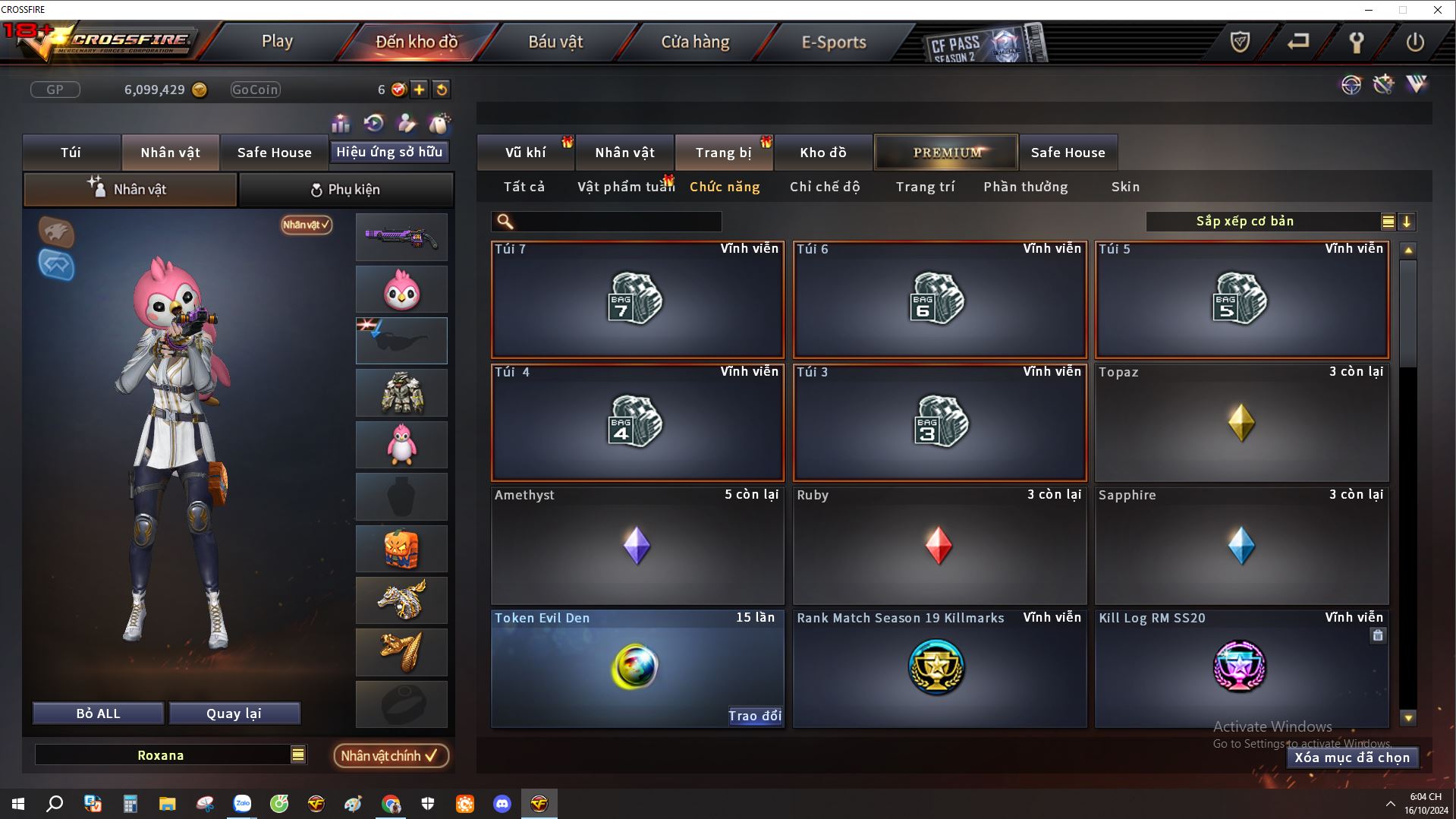Open the Play menu
The height and width of the screenshot is (819, 1456).
click(277, 42)
